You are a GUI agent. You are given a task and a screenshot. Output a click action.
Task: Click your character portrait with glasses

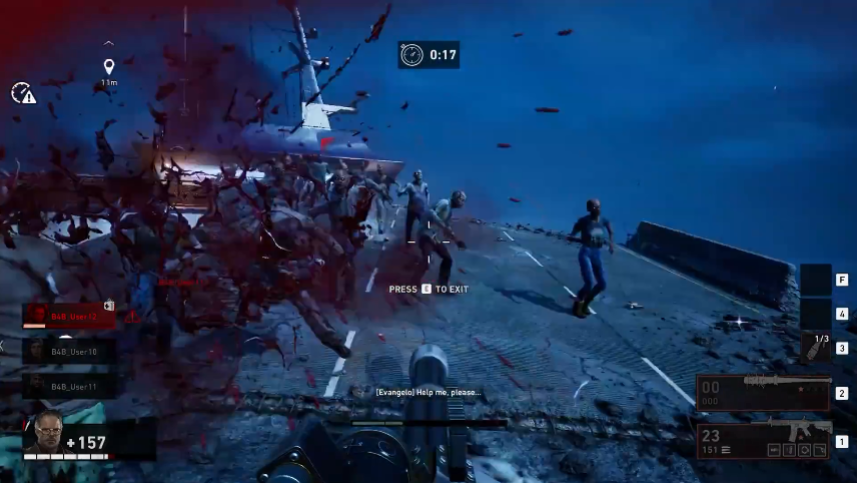pos(46,432)
